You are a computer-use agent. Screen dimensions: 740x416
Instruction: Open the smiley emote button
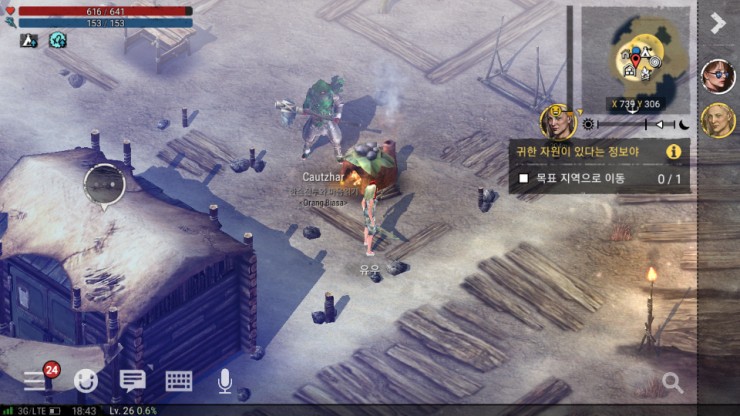point(86,380)
